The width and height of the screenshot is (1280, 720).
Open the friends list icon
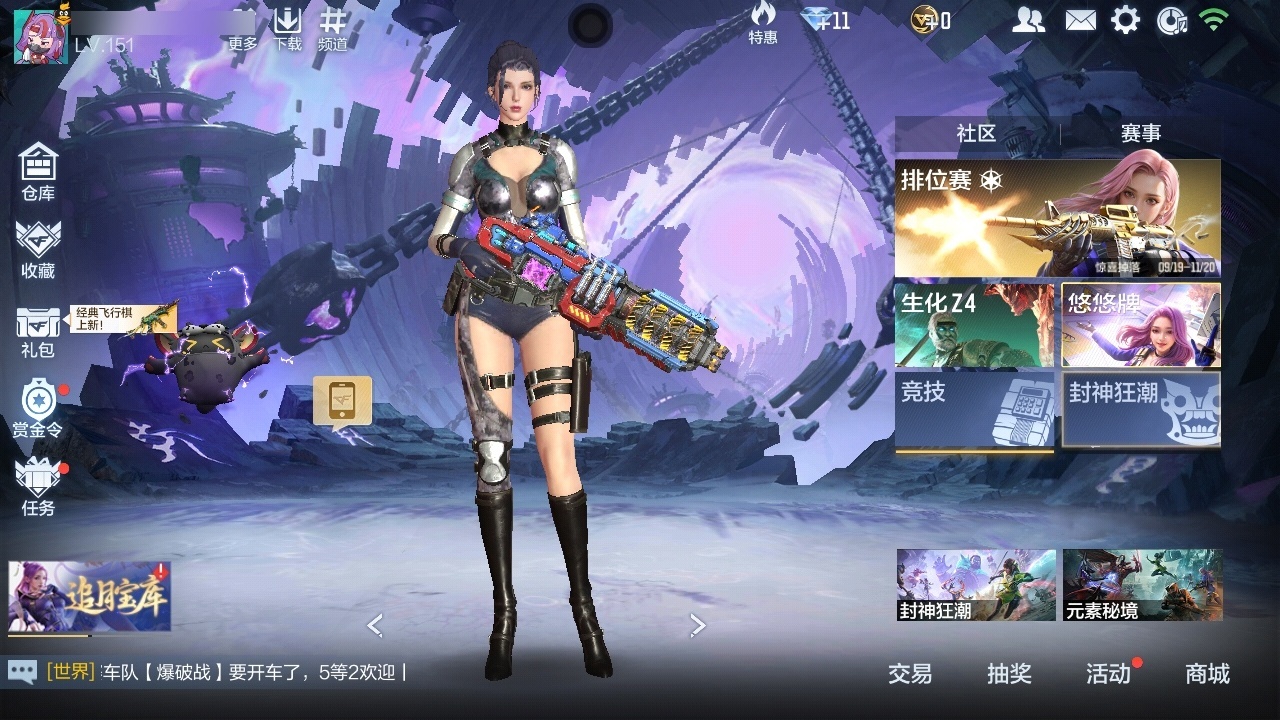point(1028,20)
